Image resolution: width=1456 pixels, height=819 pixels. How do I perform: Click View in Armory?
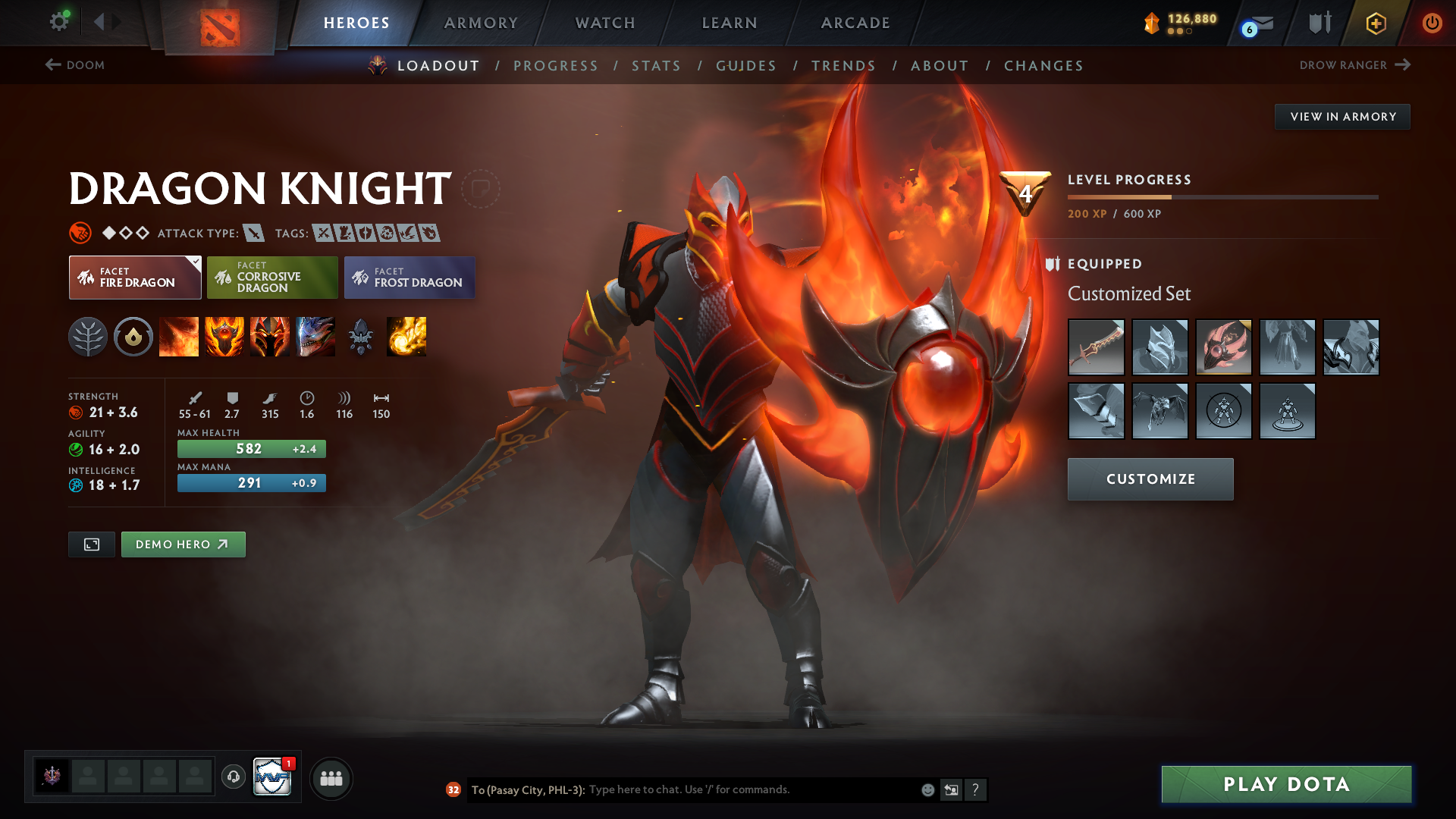tap(1342, 117)
